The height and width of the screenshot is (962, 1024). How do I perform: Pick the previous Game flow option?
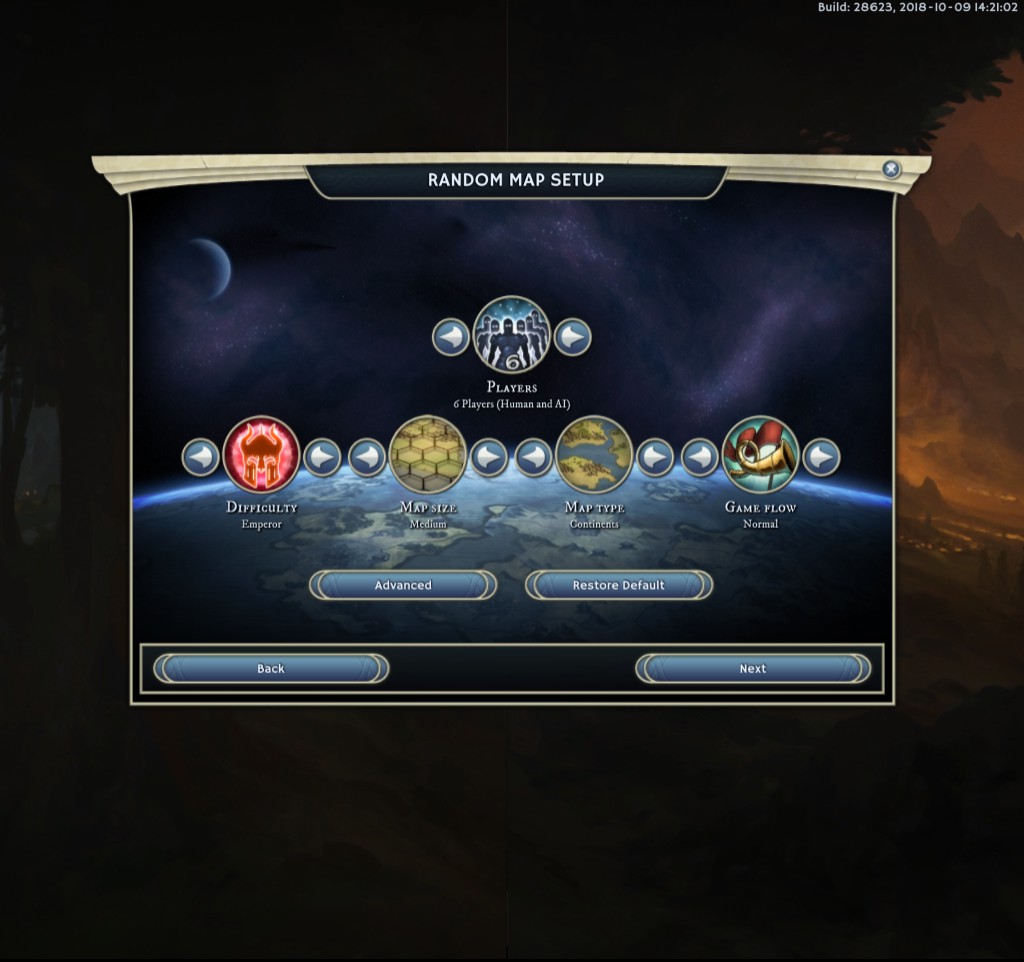700,457
